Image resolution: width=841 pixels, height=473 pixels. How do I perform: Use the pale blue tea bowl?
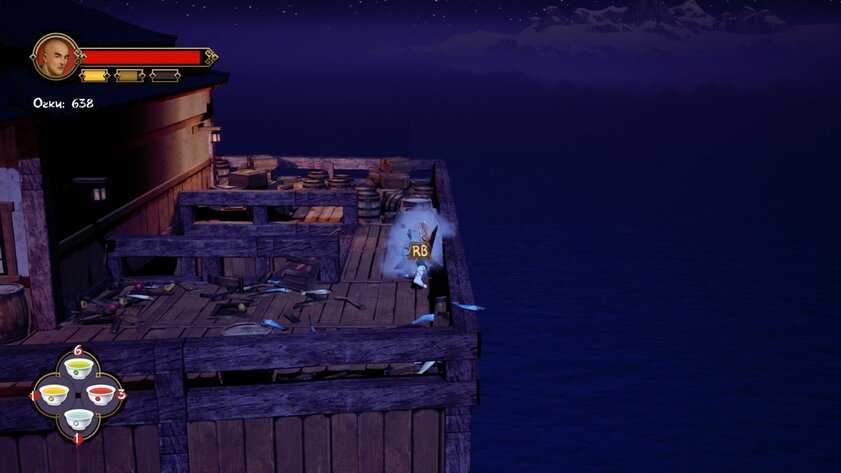(x=78, y=417)
